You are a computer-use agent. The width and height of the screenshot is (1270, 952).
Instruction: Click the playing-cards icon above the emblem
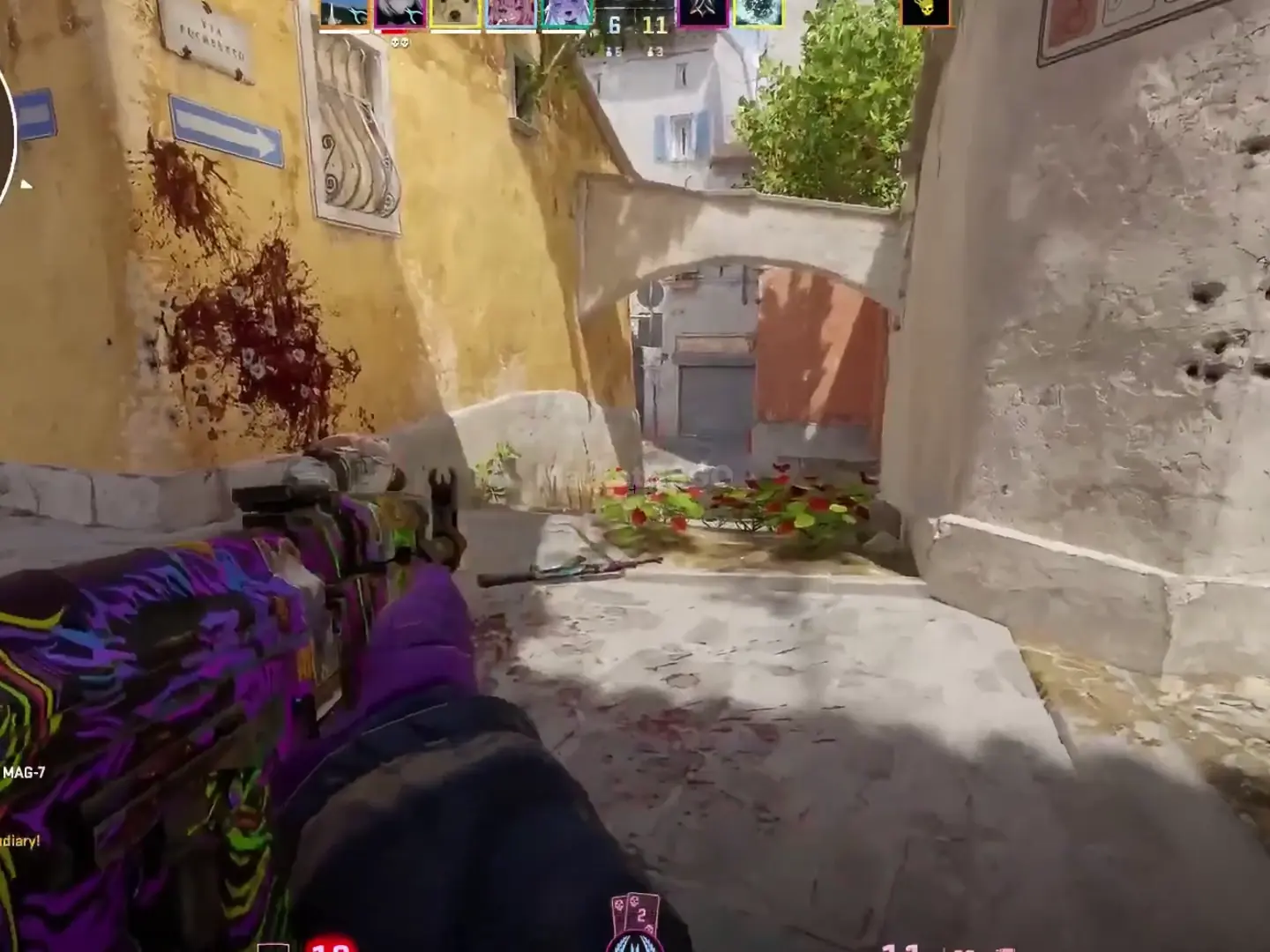(x=637, y=914)
